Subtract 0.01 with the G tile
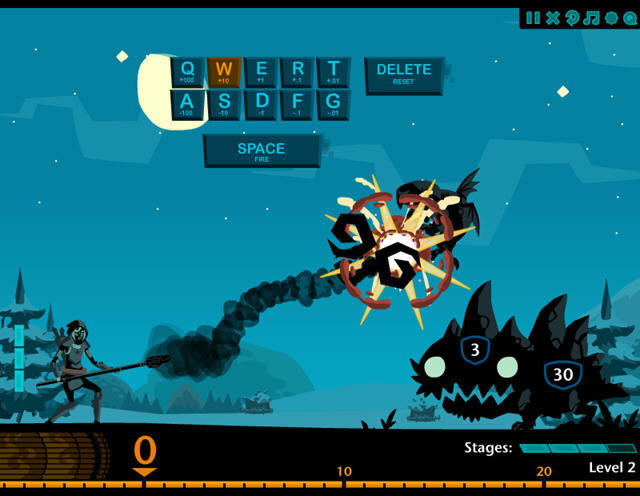This screenshot has height=496, width=640. click(x=334, y=104)
